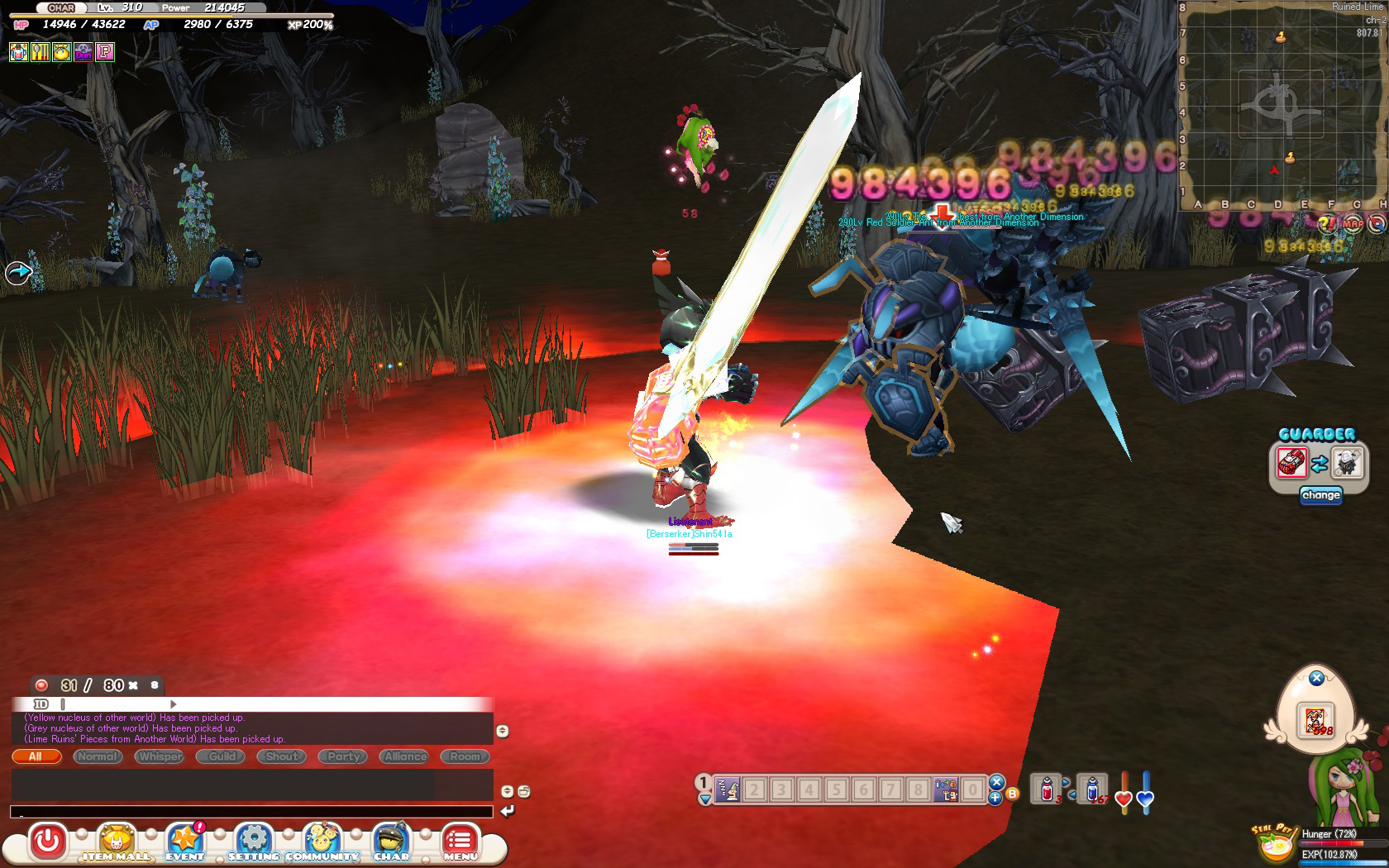This screenshot has width=1389, height=868.
Task: Use the sleeping wizard skill slot
Action: pos(728,789)
